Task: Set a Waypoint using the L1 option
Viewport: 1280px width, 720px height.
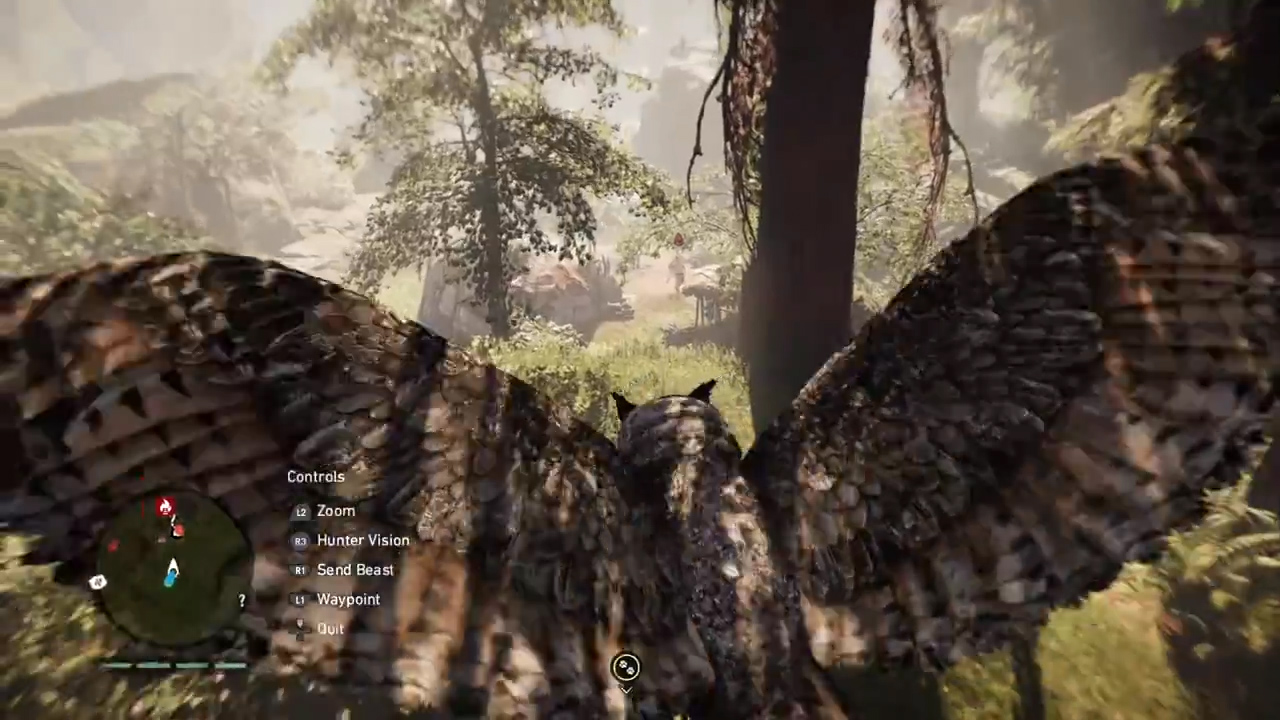Action: pyautogui.click(x=348, y=599)
